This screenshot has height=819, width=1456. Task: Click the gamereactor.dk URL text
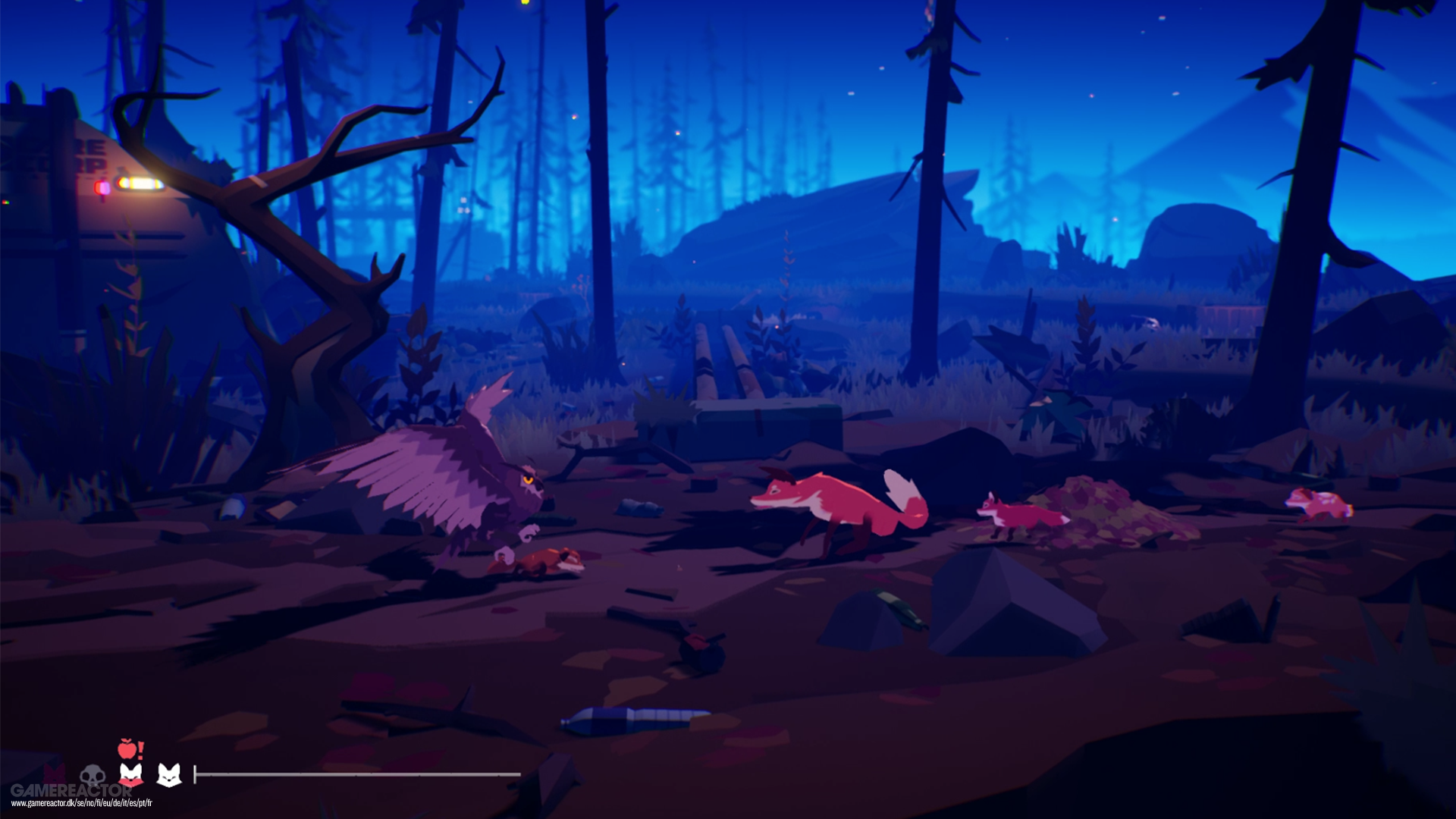(82, 802)
